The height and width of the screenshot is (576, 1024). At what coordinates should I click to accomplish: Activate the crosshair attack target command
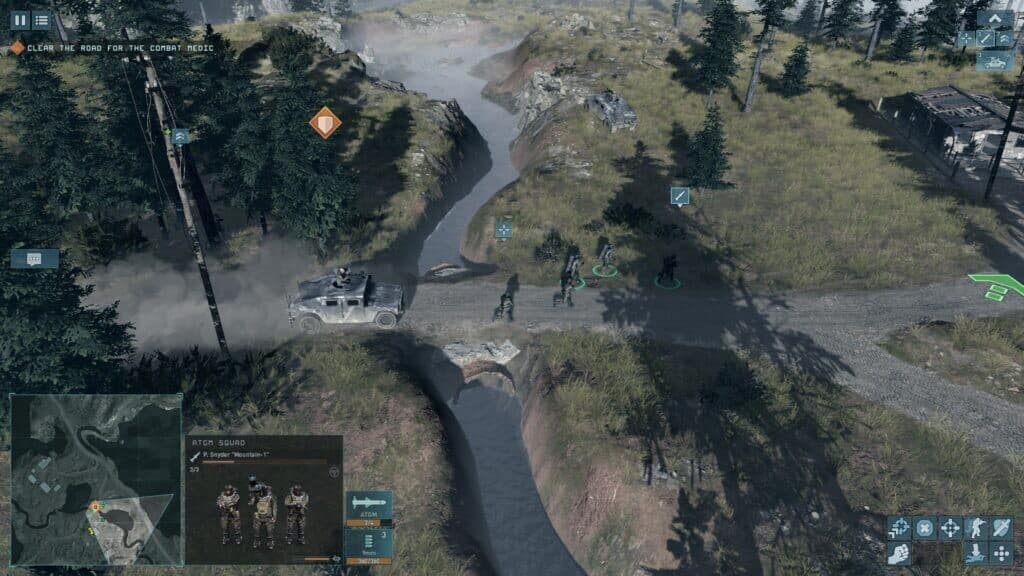pos(950,527)
